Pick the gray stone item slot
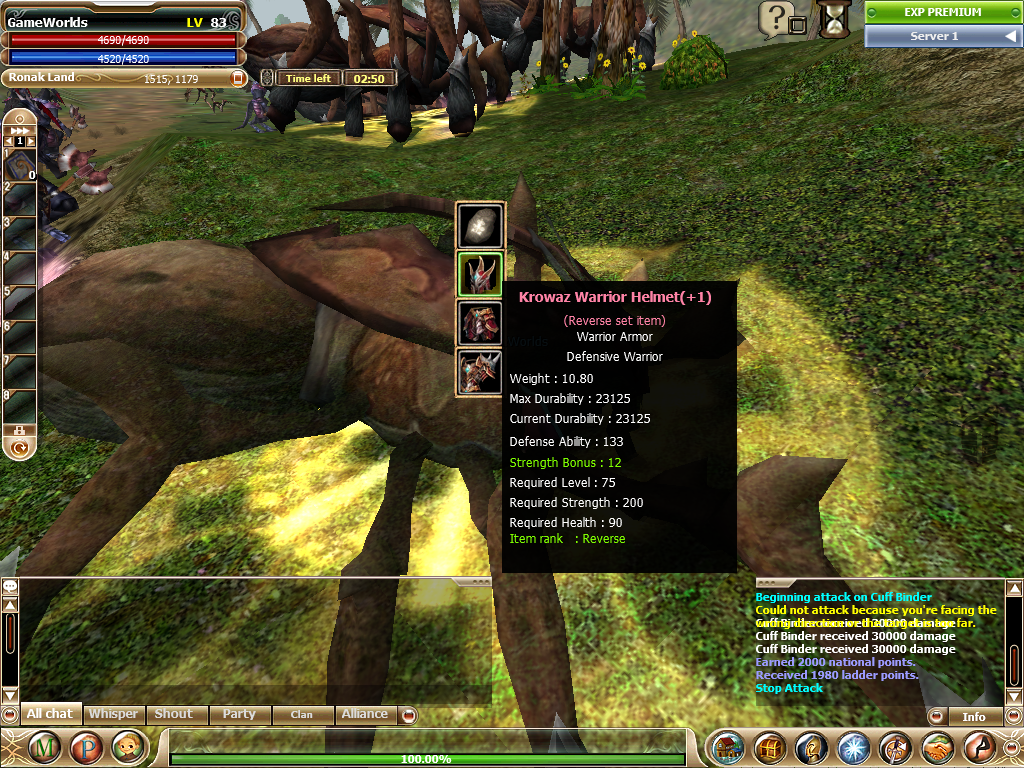This screenshot has height=771, width=1025. point(480,227)
